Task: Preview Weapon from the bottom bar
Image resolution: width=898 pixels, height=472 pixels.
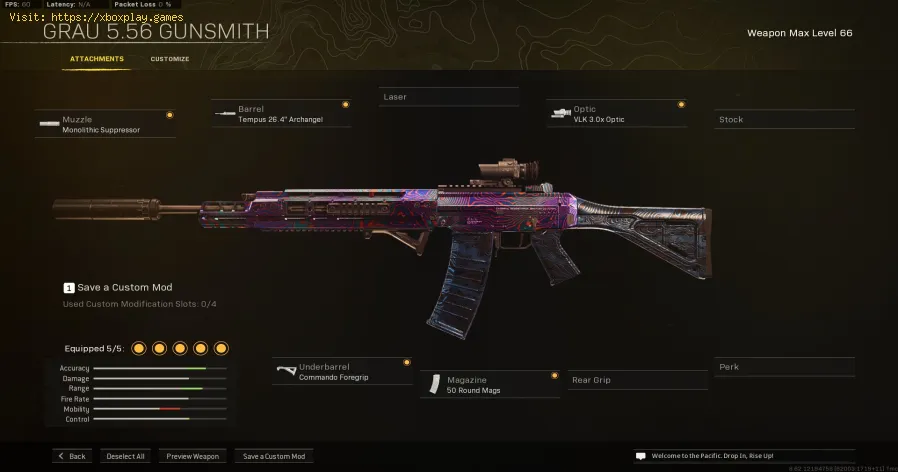Action: (x=192, y=456)
